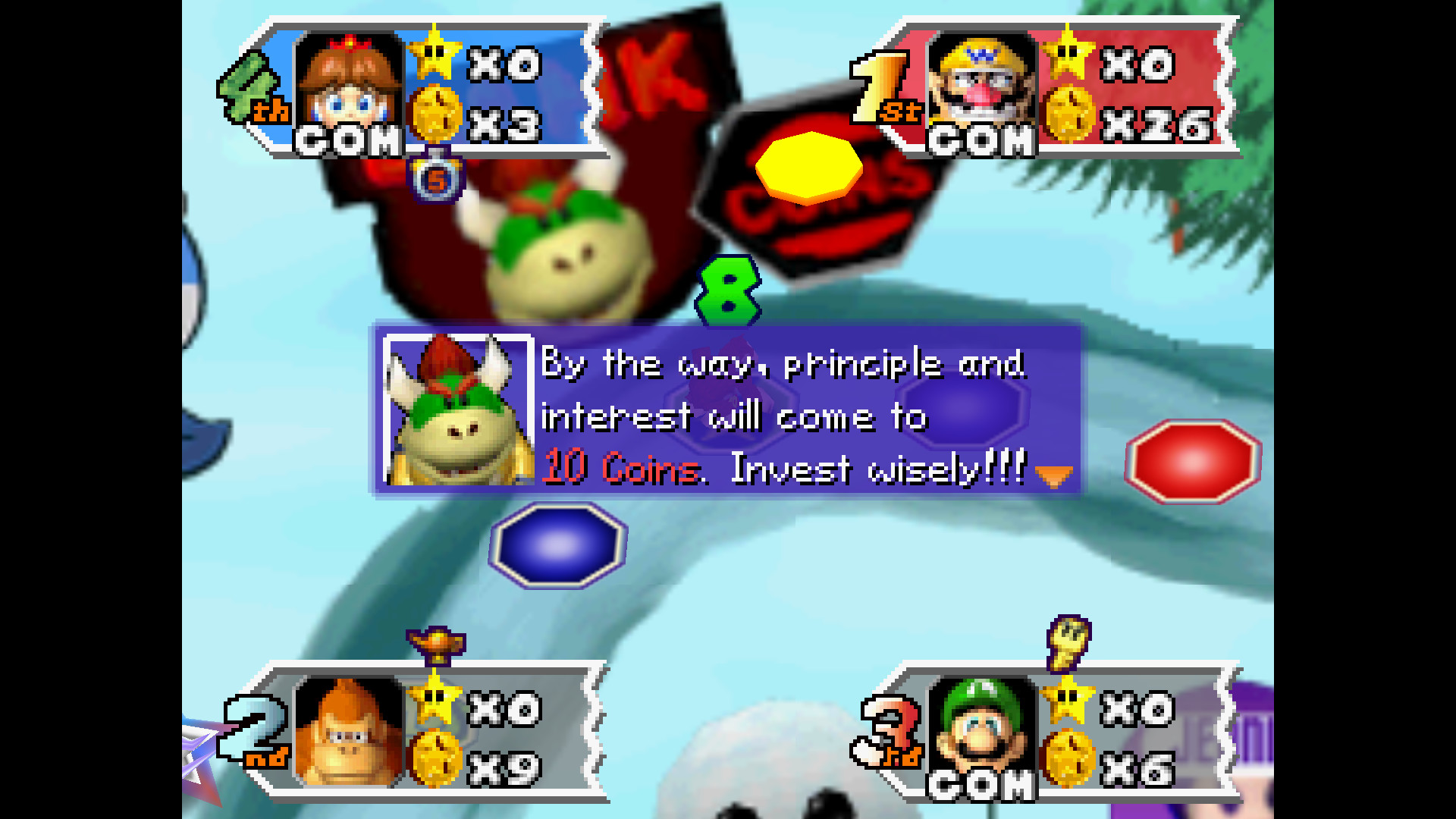
Task: Advance dialogue with the orange arrow
Action: [x=1053, y=476]
